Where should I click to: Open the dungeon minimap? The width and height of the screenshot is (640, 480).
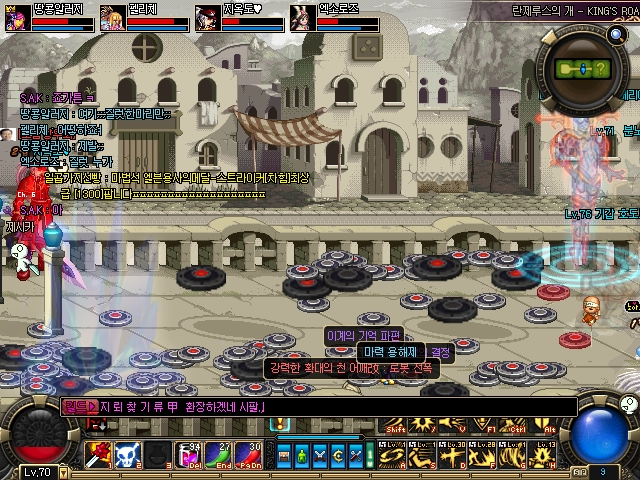click(581, 66)
